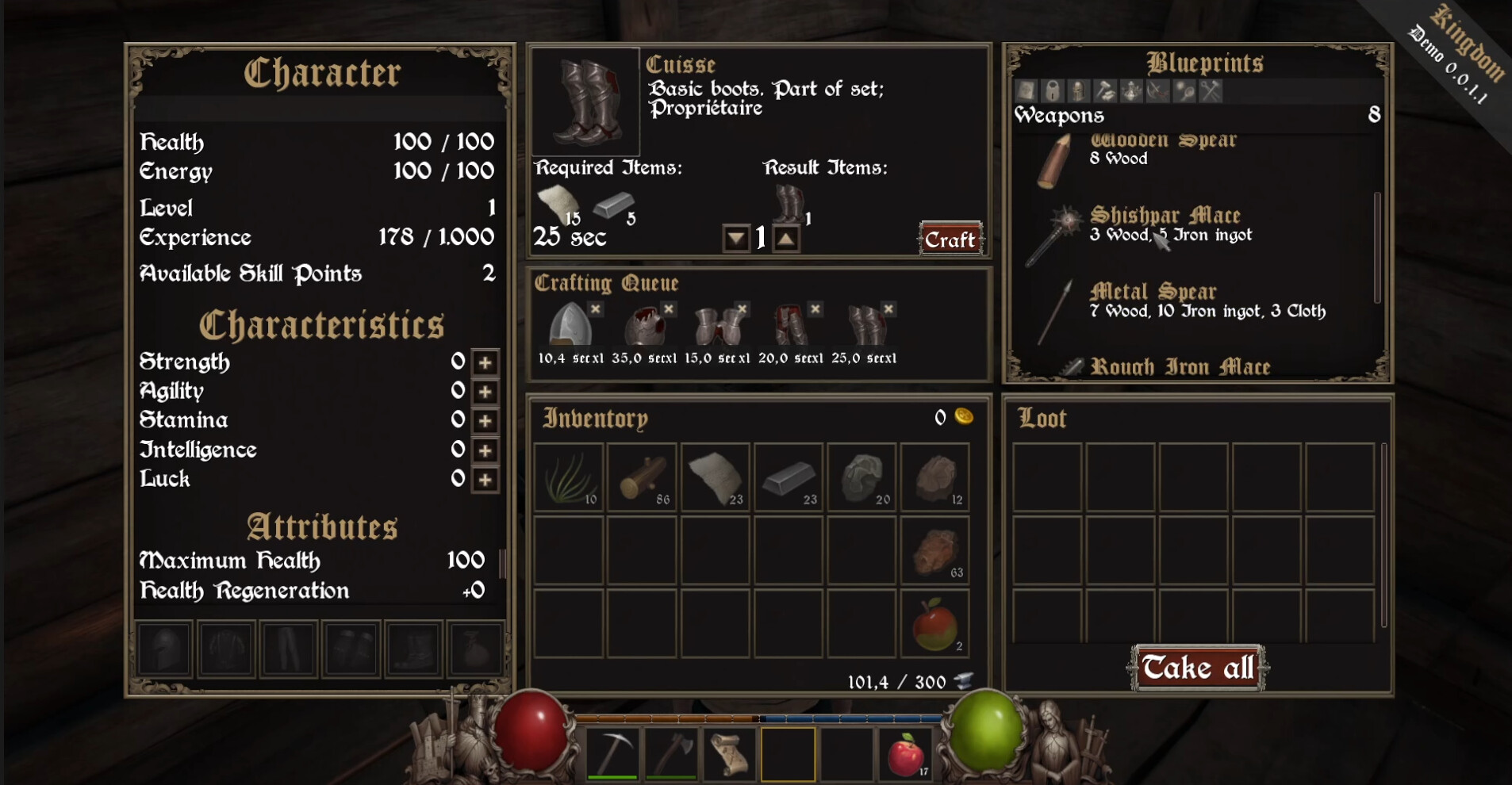Decrease the craft quantity with the down arrow
The height and width of the screenshot is (785, 1512).
(735, 238)
